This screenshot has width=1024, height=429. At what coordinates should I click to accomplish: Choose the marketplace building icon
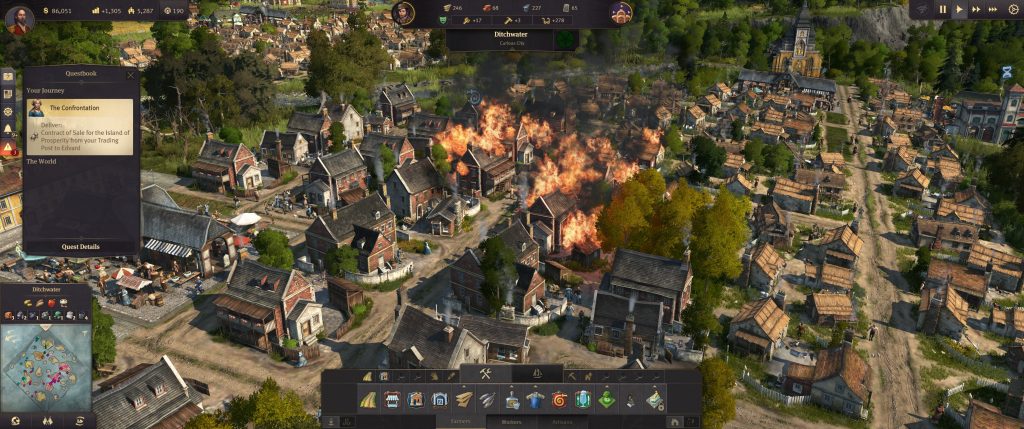click(x=391, y=399)
